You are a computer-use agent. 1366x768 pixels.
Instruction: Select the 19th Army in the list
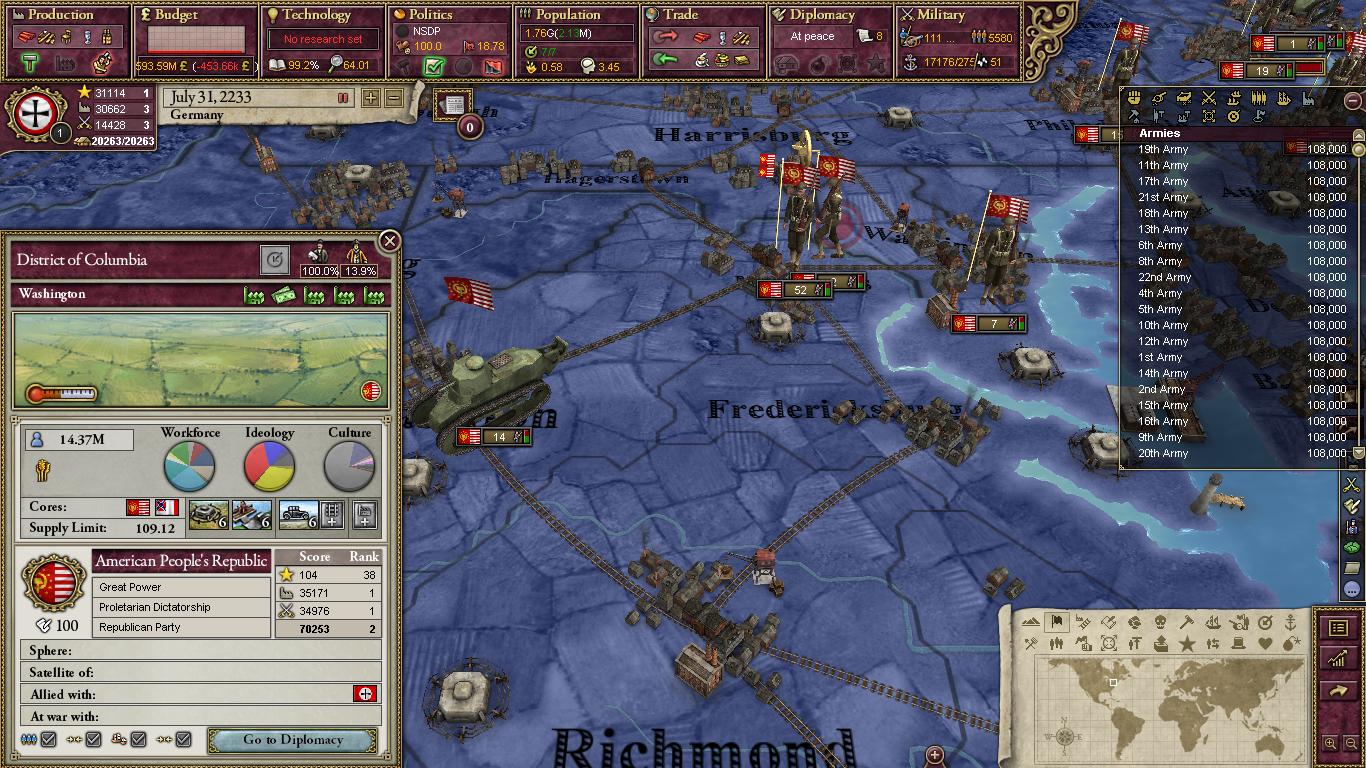1163,149
